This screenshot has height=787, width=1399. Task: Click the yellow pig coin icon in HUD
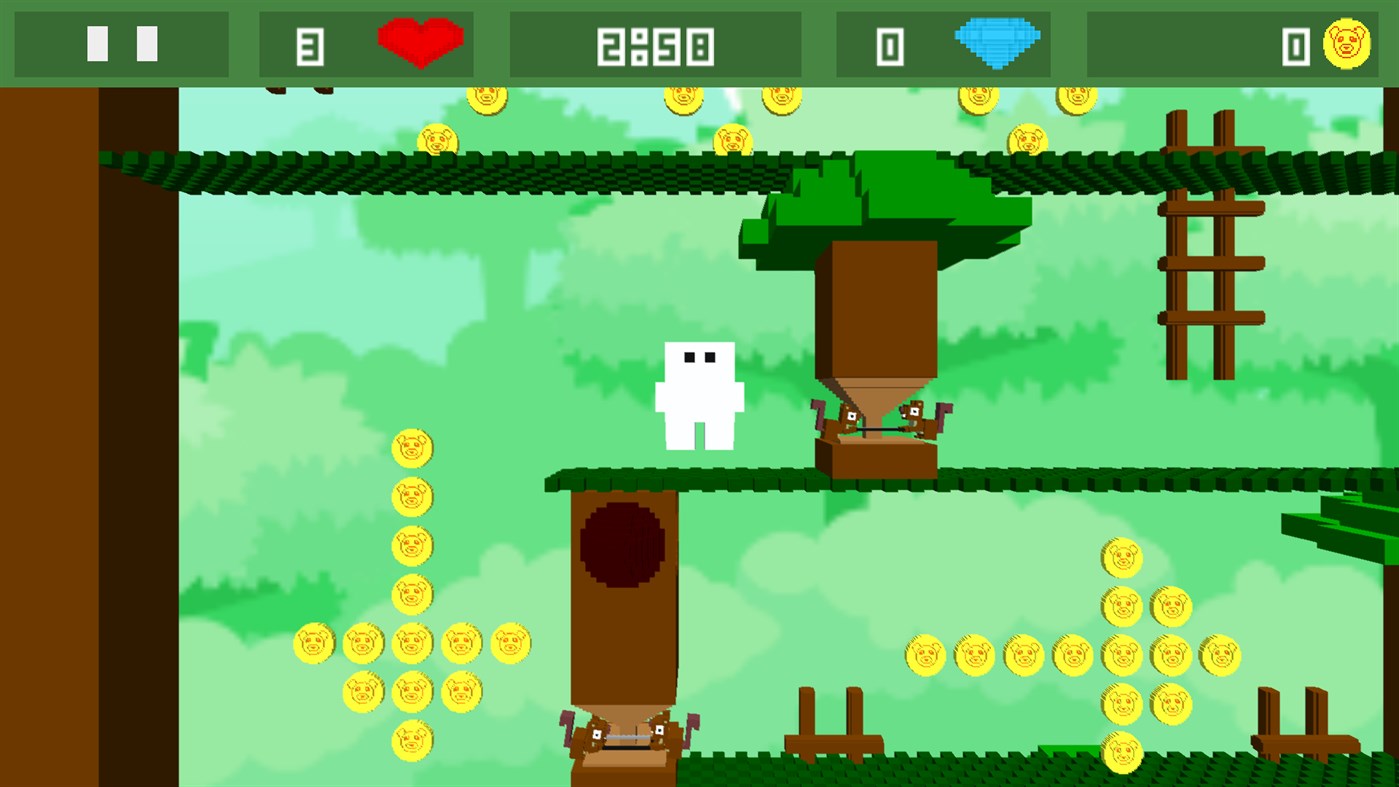coord(1349,43)
